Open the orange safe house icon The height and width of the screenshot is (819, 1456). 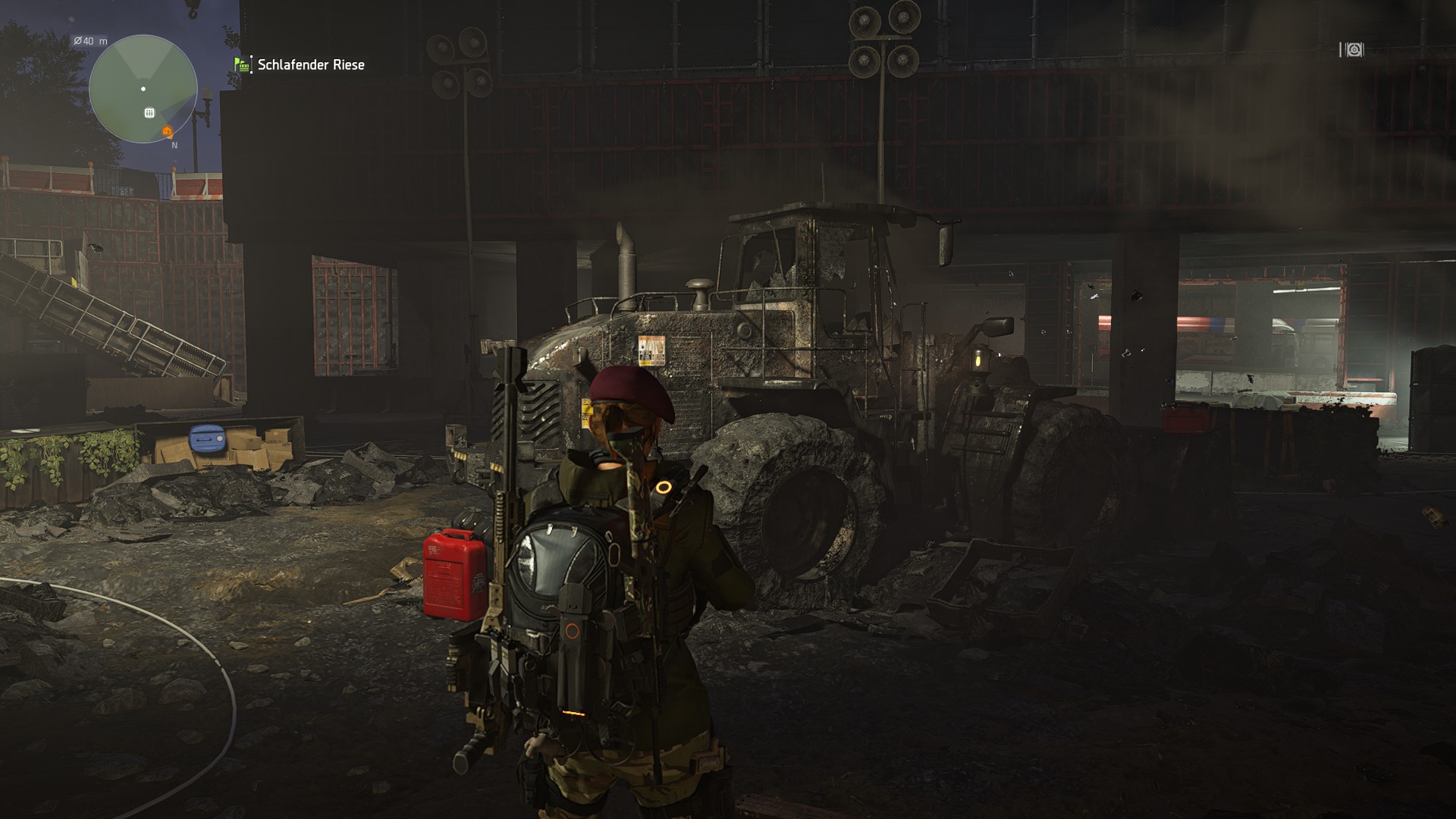[165, 130]
